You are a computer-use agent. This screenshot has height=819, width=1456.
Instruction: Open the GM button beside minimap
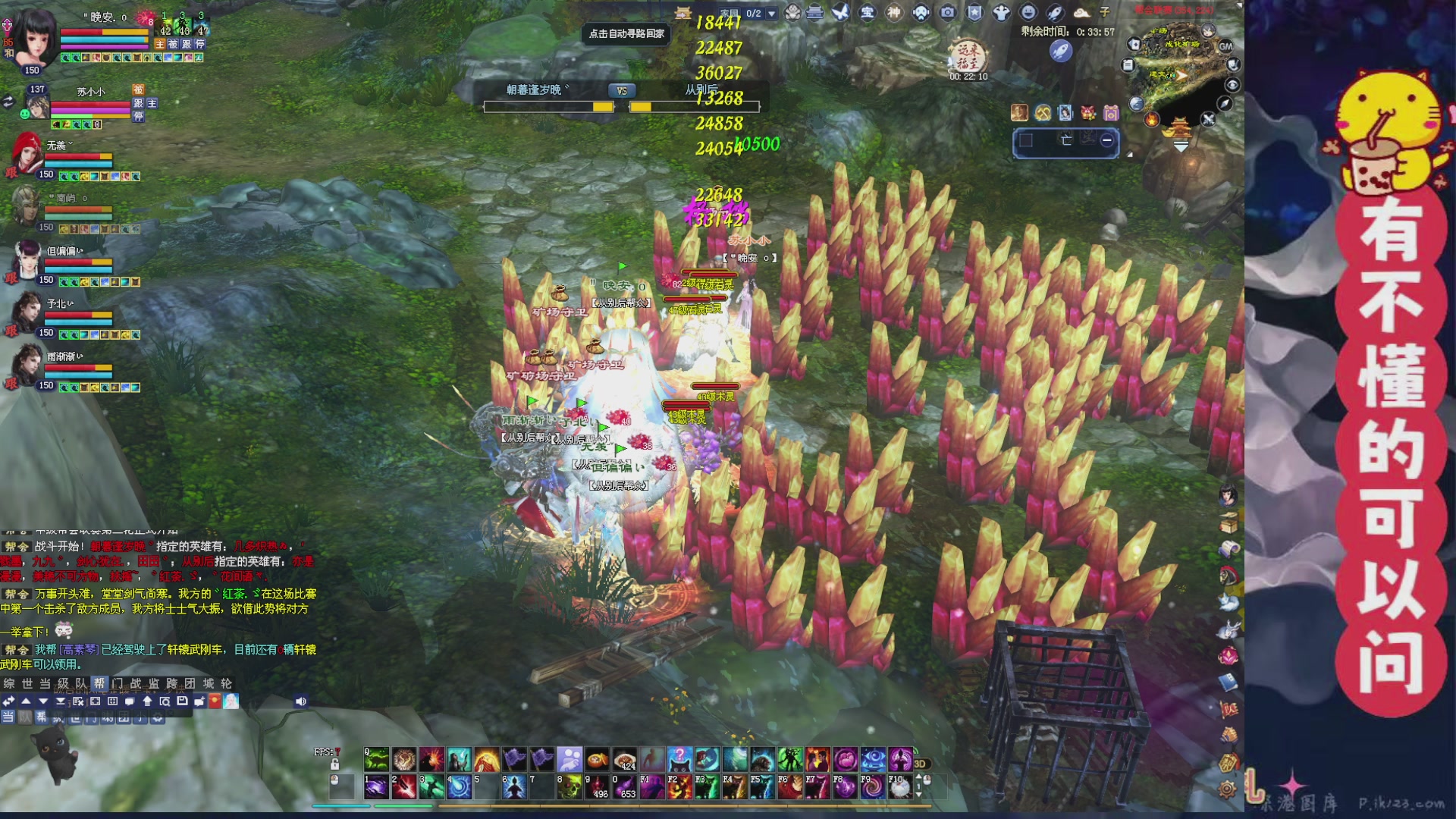1225,46
